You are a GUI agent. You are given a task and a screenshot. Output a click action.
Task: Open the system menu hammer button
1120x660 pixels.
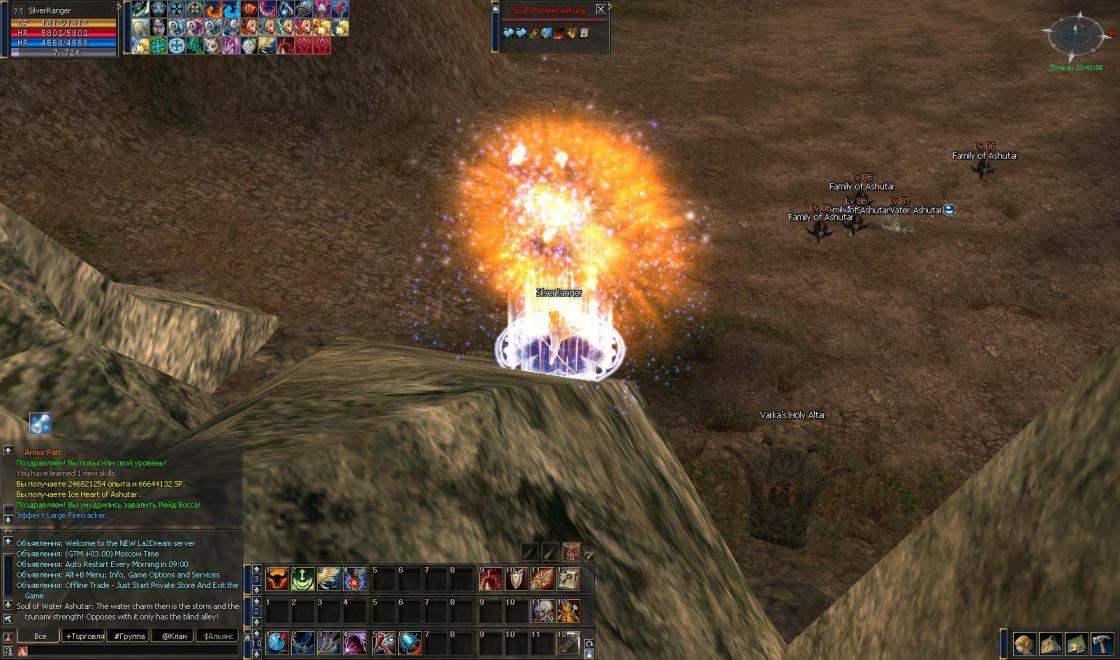pos(1102,643)
